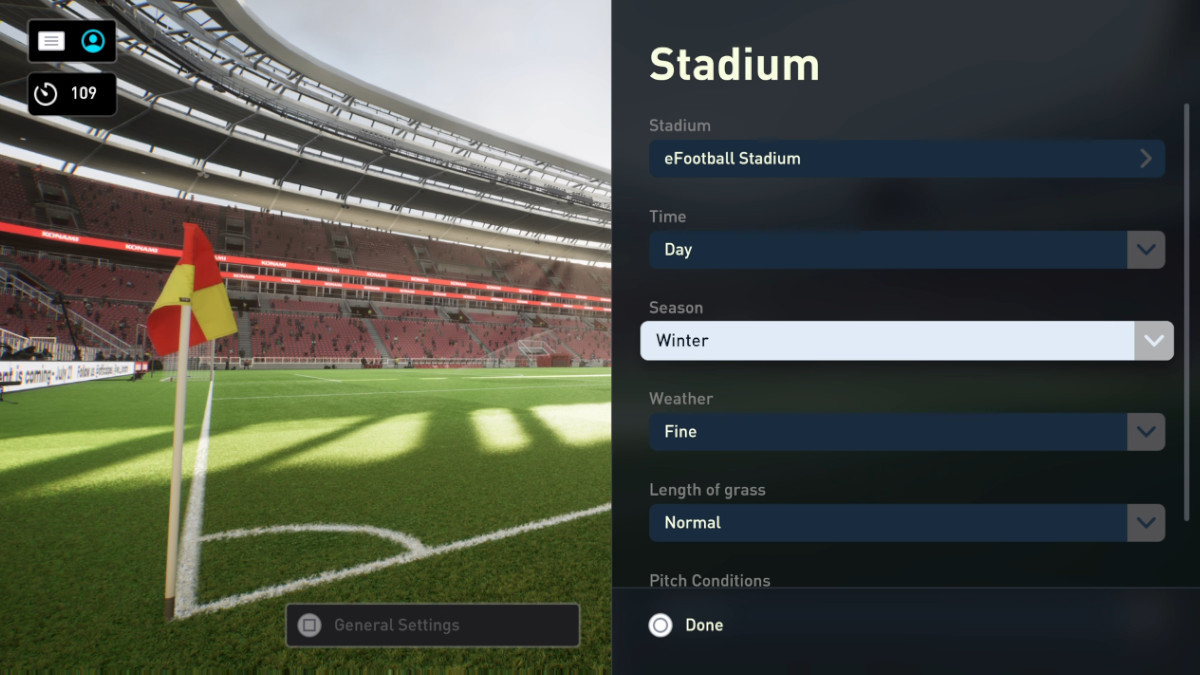Open General Settings
1200x675 pixels.
[432, 625]
